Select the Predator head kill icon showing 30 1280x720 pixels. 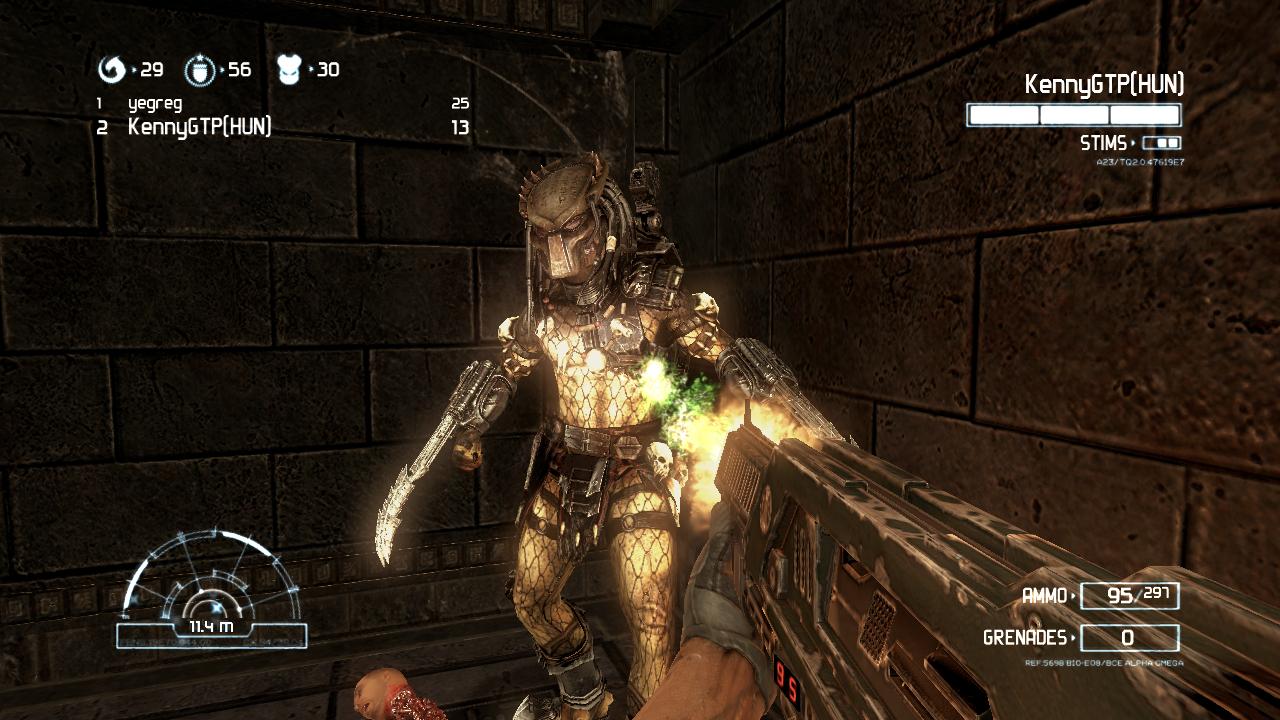coord(290,70)
